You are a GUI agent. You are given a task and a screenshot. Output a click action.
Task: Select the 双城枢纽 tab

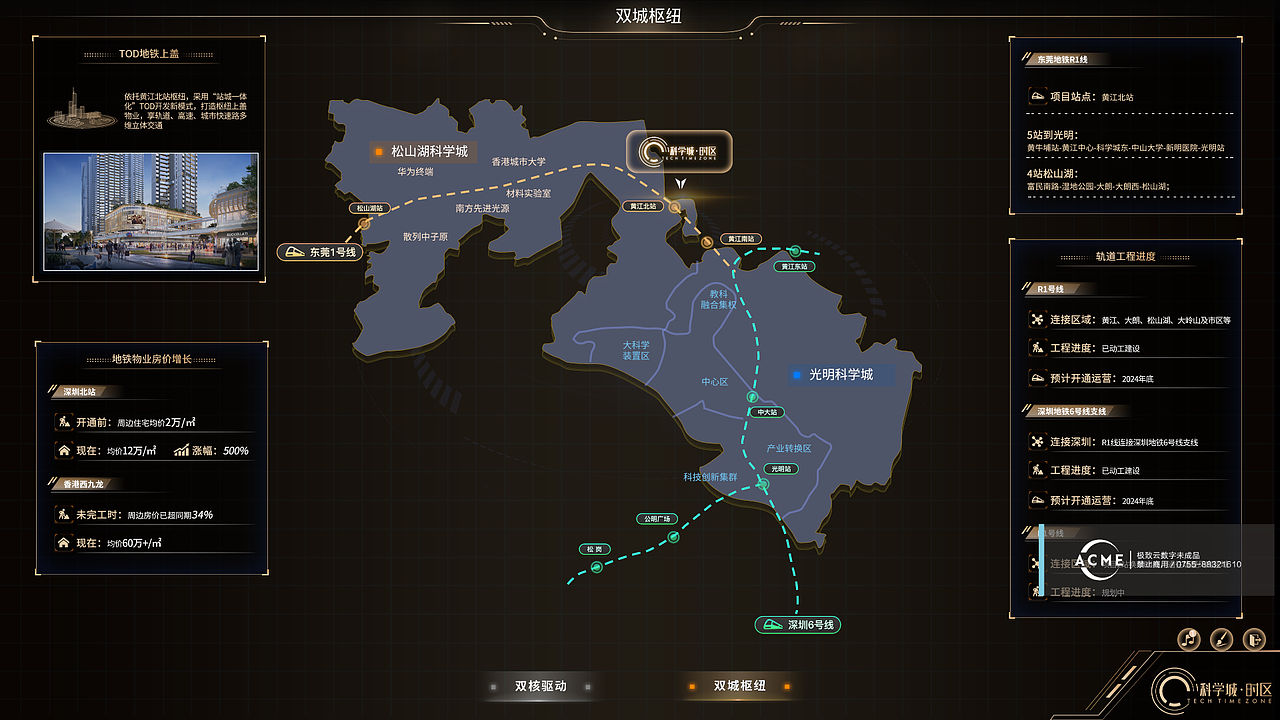[738, 687]
